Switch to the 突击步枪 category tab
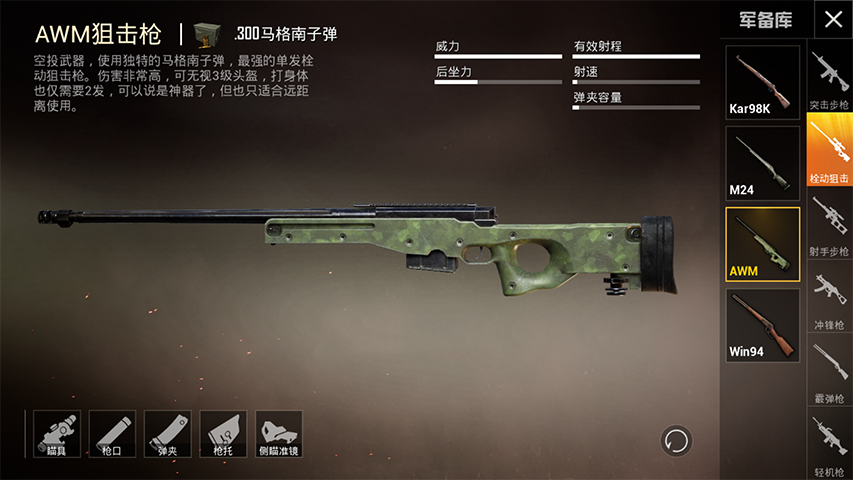 (829, 79)
